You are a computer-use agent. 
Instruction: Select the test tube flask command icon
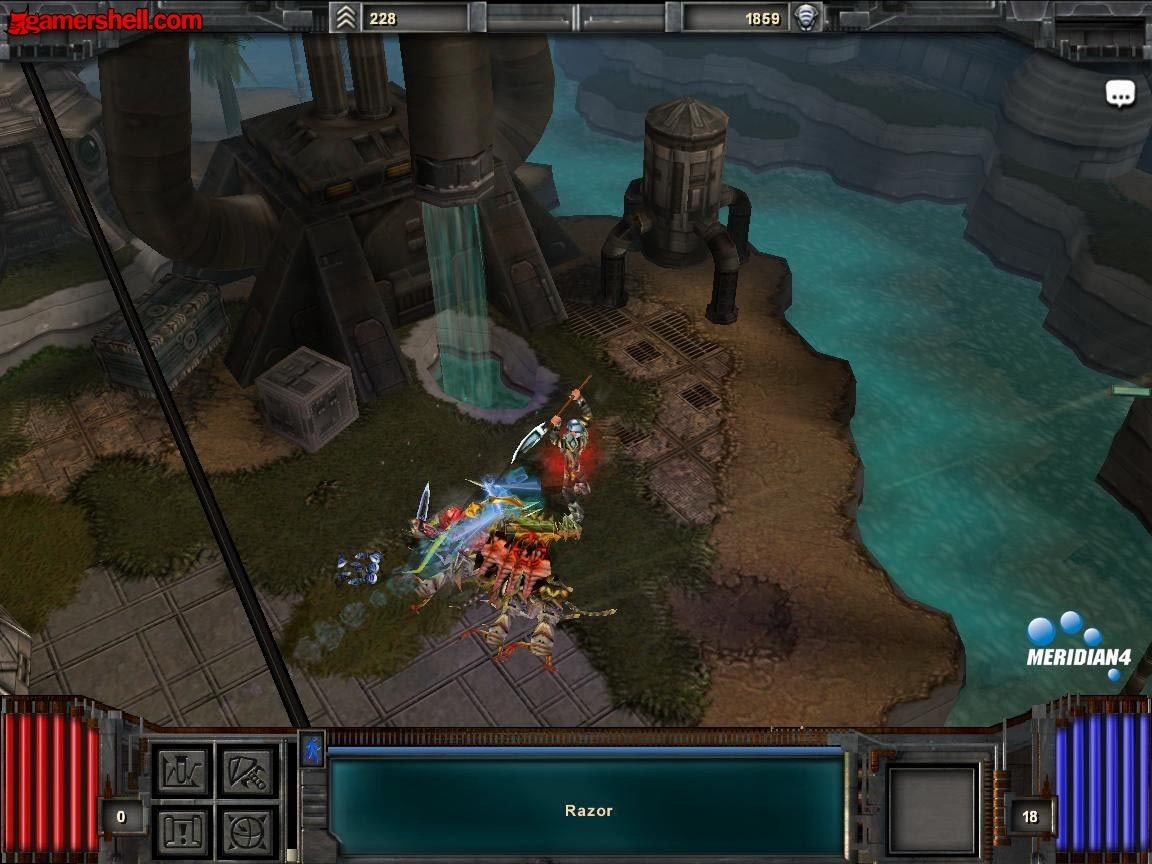(181, 771)
